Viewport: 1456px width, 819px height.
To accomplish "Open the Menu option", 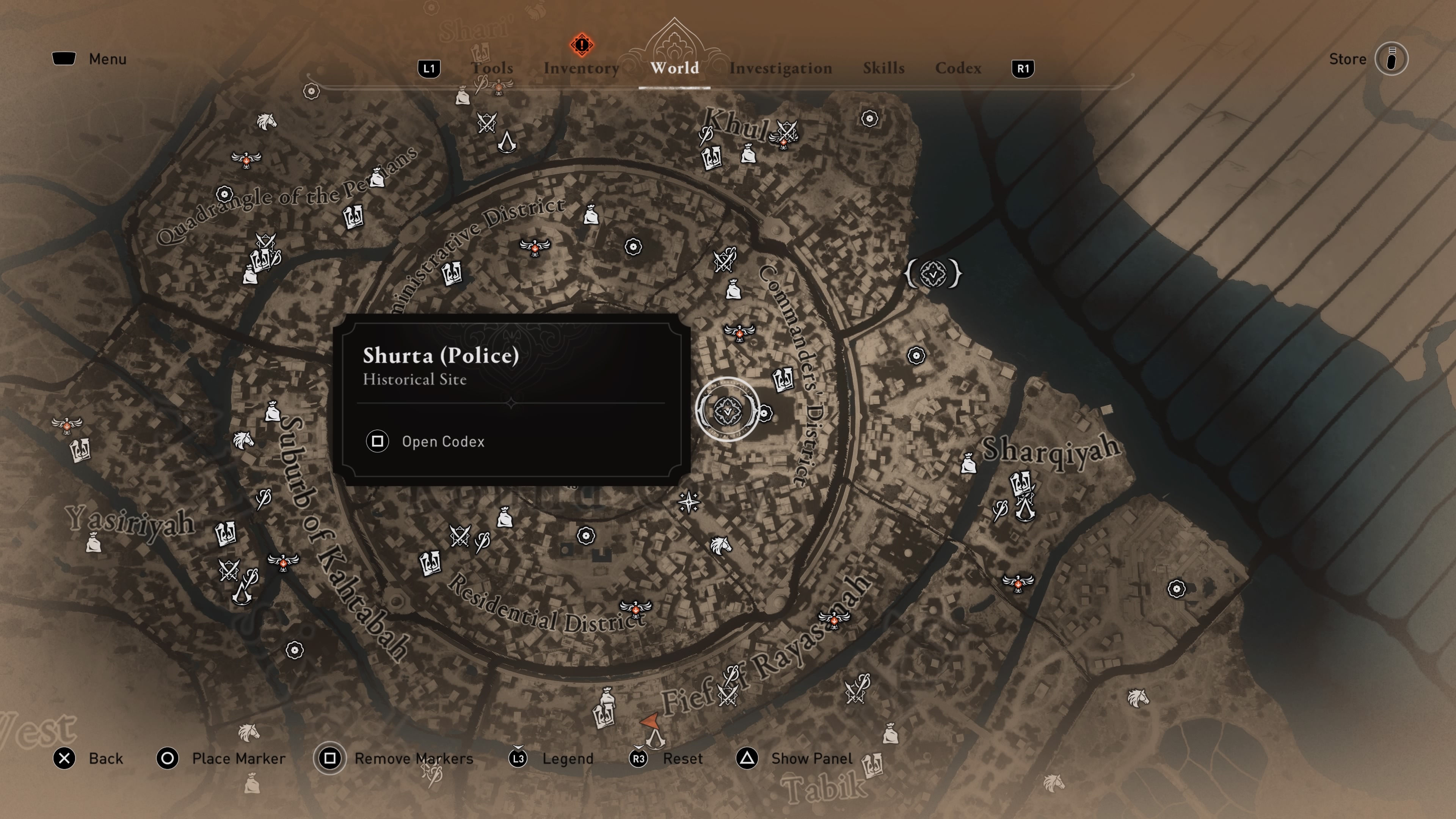I will 107,59.
